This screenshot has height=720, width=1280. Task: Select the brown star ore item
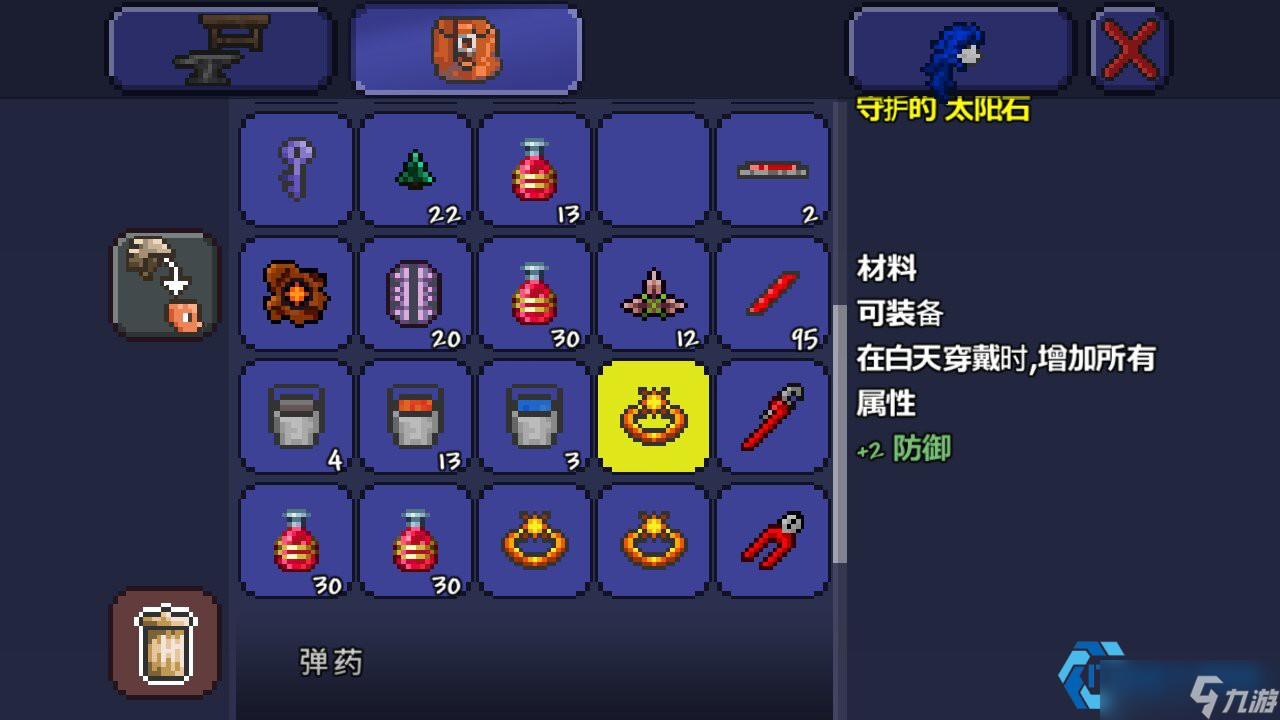(295, 292)
